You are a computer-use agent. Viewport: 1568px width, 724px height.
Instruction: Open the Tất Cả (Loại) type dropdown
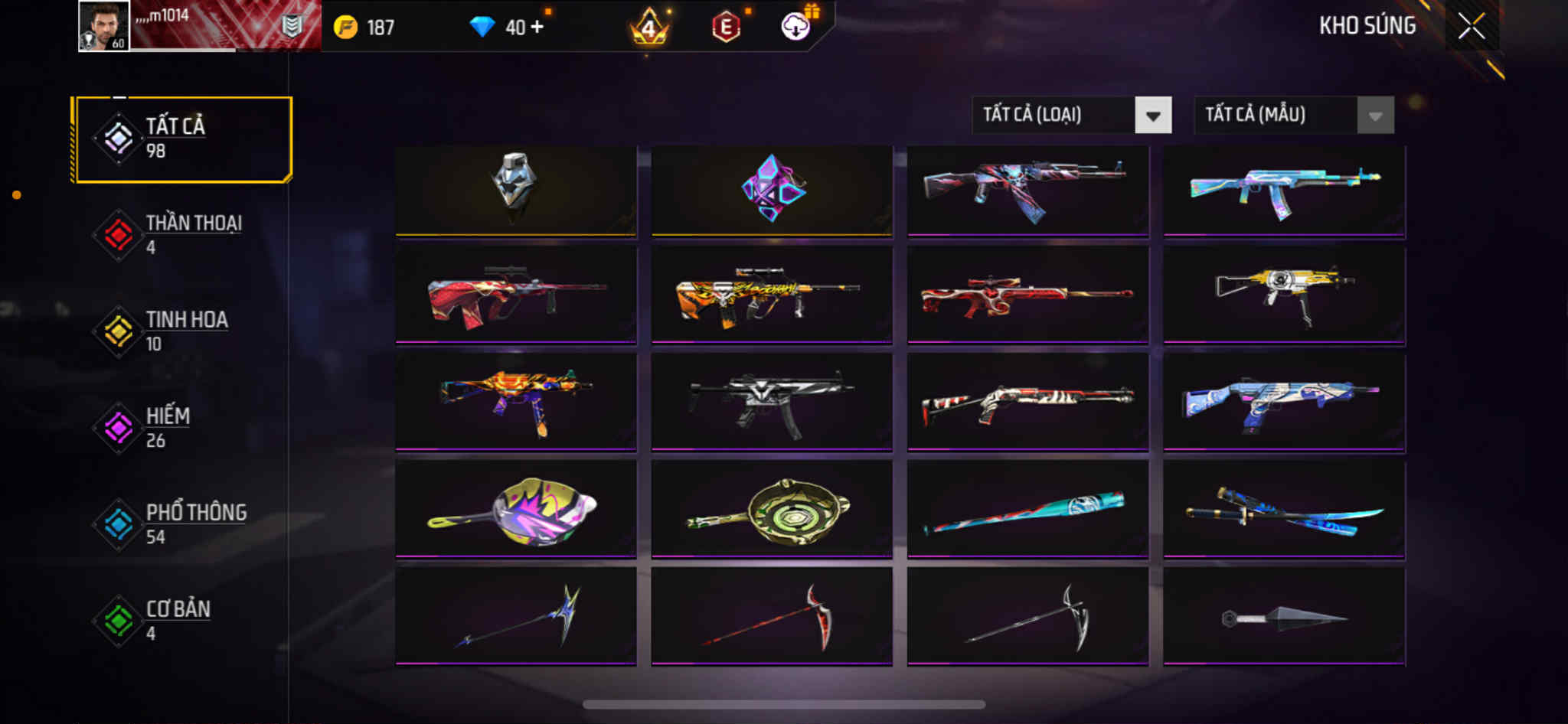pos(1070,116)
